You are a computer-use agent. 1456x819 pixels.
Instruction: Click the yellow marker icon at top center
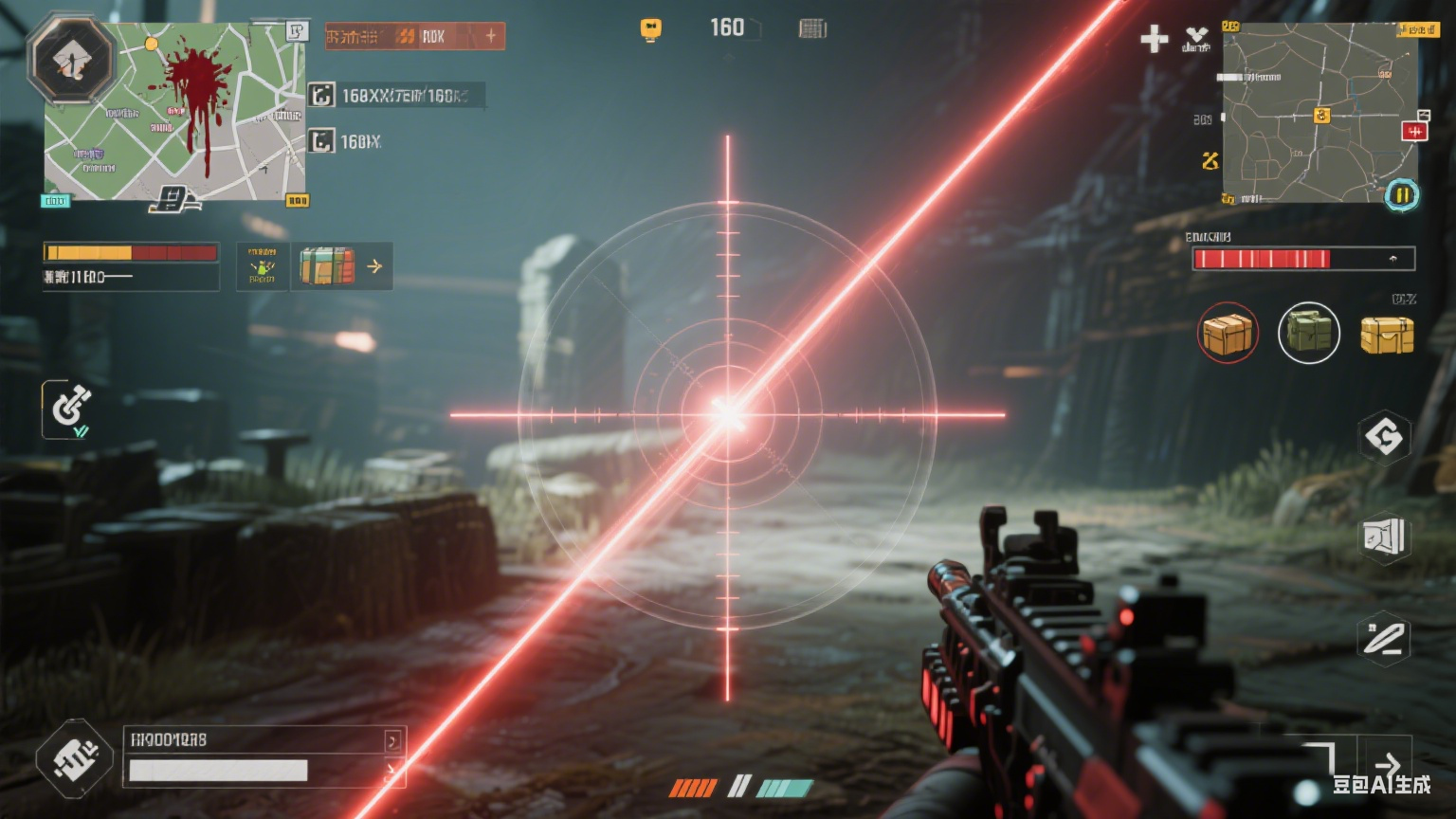(650, 29)
